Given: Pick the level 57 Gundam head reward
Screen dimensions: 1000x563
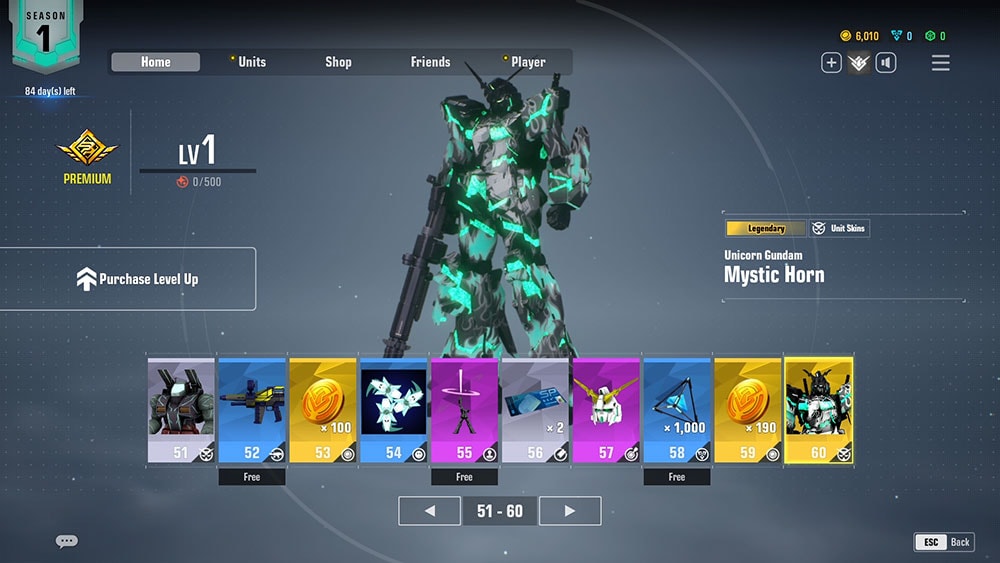Looking at the screenshot, I should (x=606, y=410).
